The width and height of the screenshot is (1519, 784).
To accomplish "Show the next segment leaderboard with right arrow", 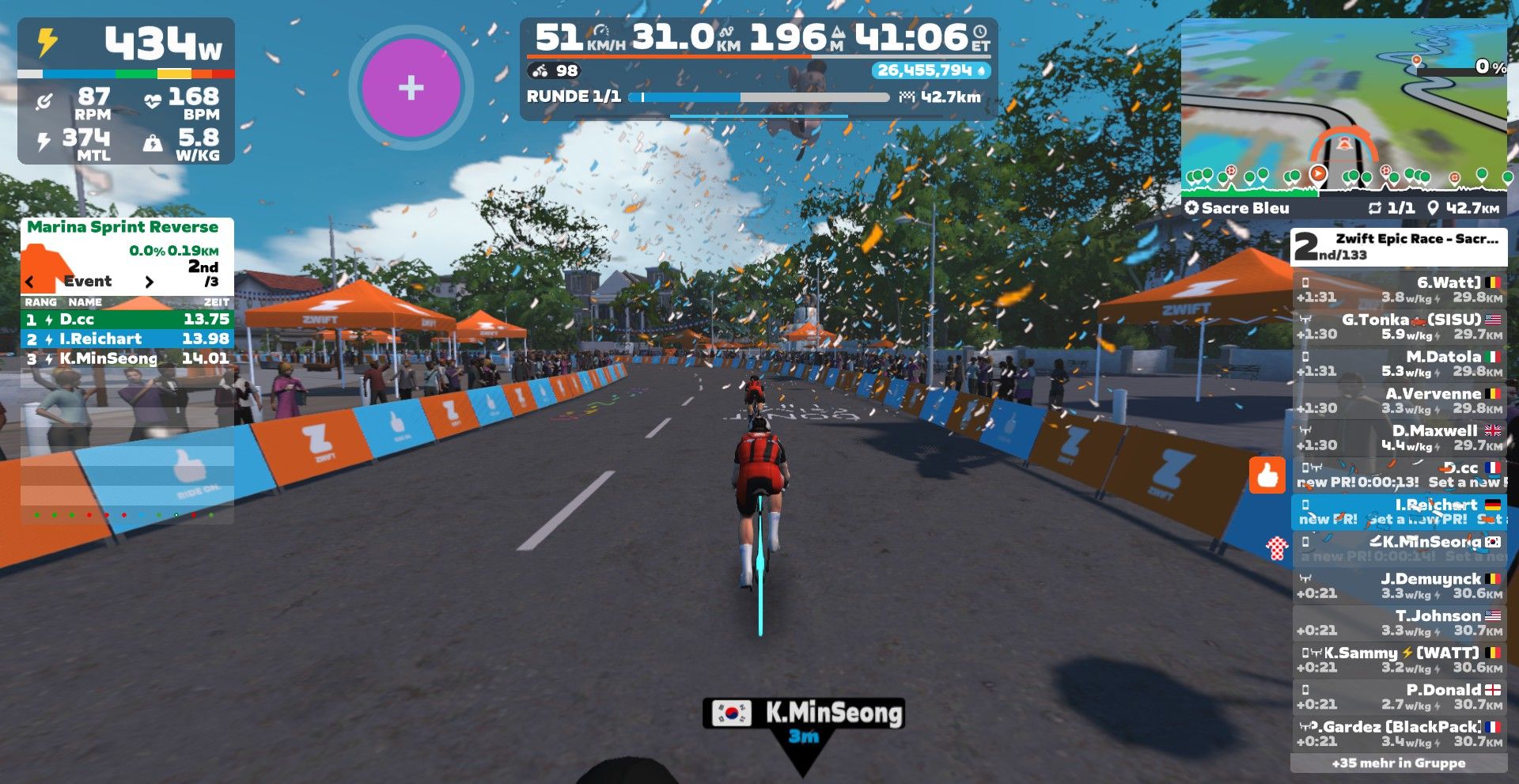I will click(x=149, y=282).
